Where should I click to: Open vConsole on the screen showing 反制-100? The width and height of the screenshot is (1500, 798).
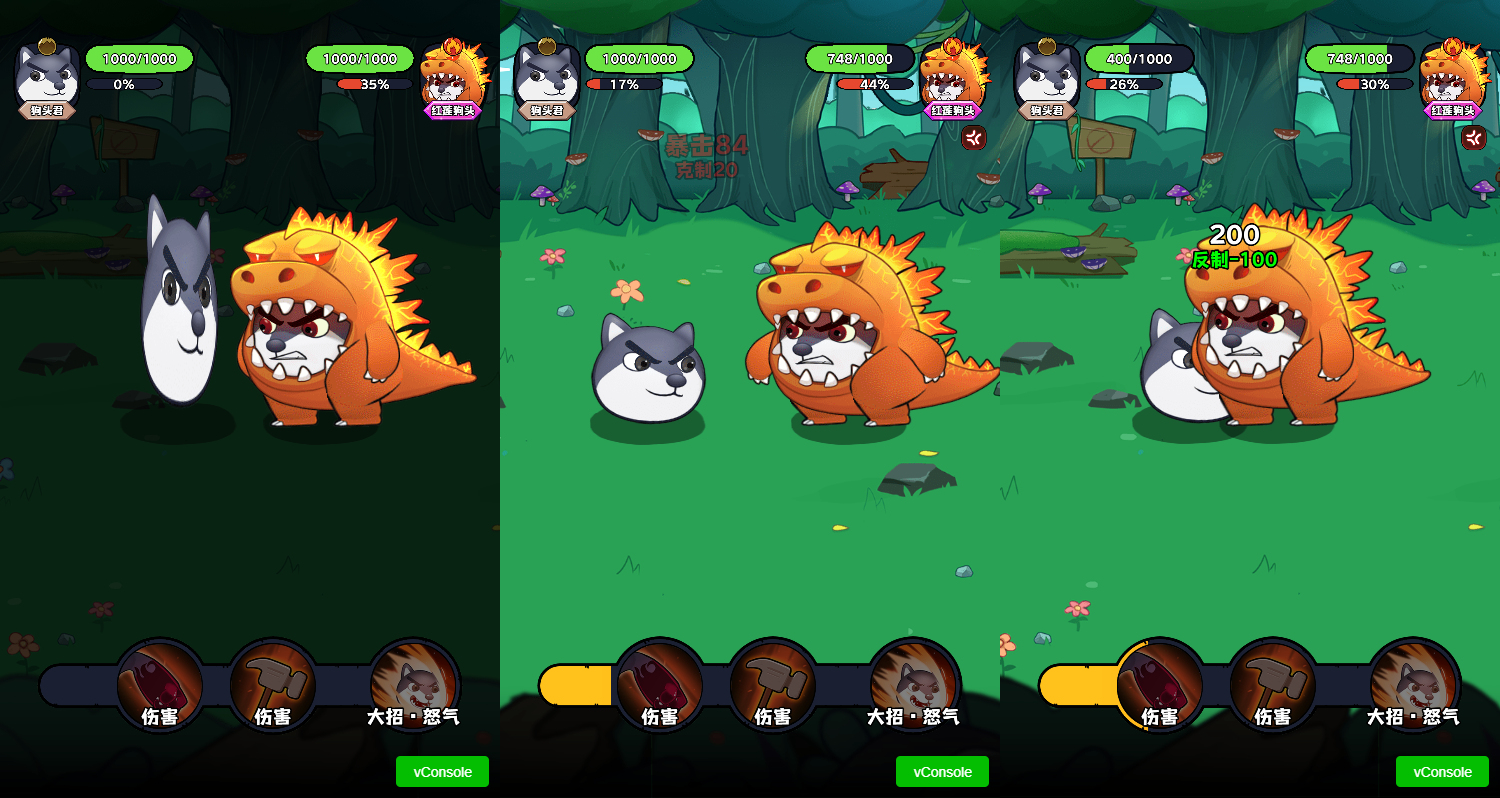[1442, 772]
